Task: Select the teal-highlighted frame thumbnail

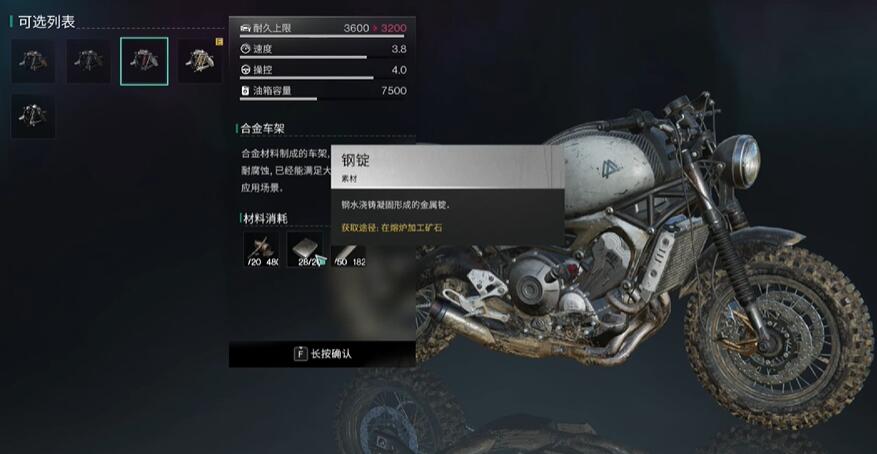Action: coord(144,62)
